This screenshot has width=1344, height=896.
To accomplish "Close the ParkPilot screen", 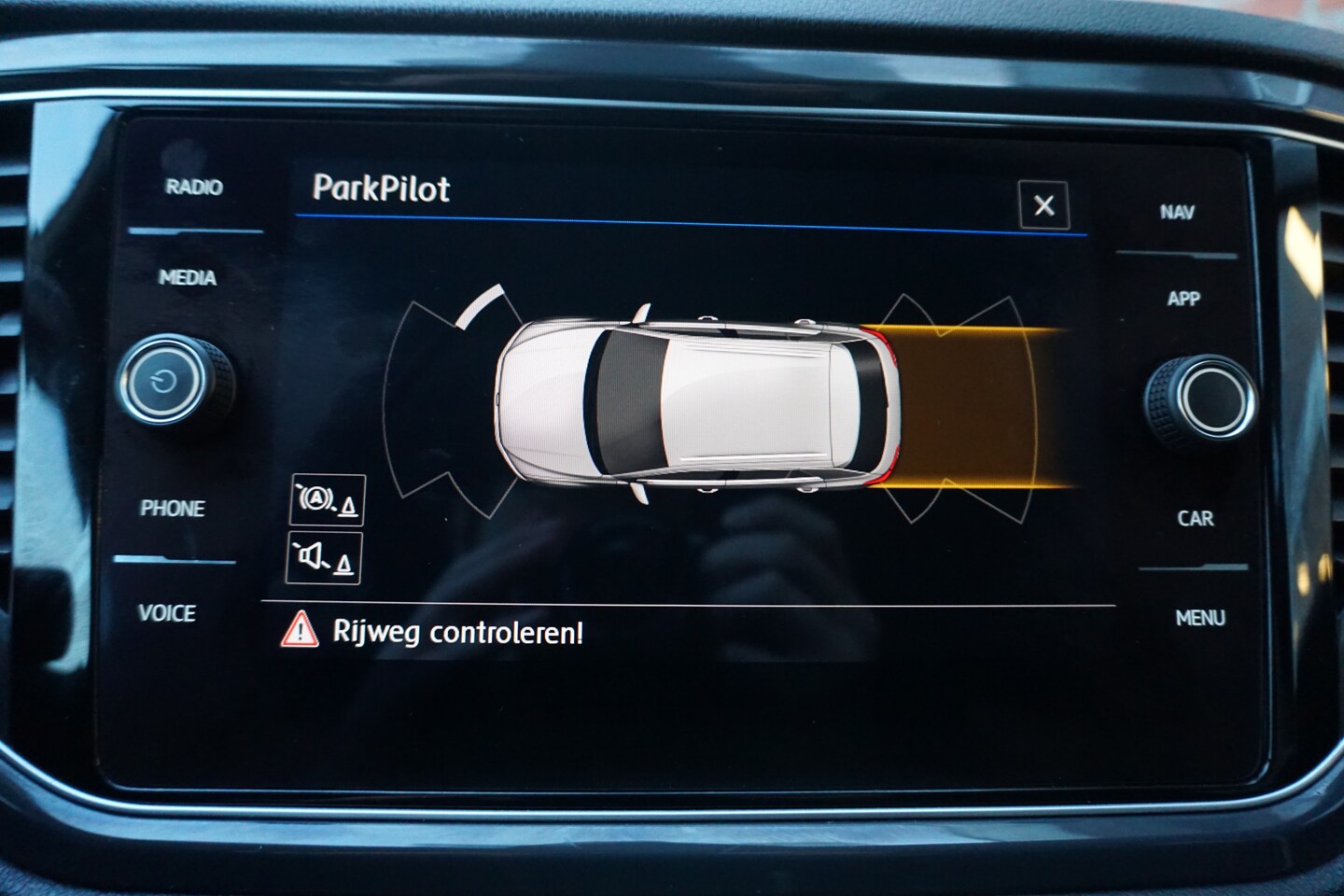I will 1043,205.
